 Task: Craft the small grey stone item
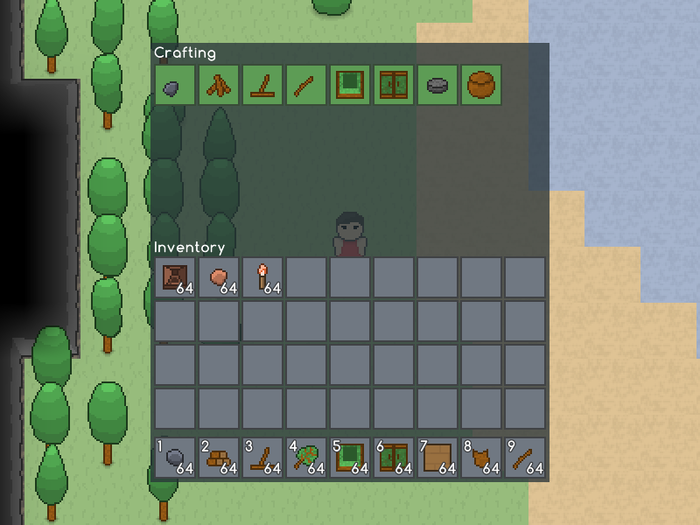point(173,86)
